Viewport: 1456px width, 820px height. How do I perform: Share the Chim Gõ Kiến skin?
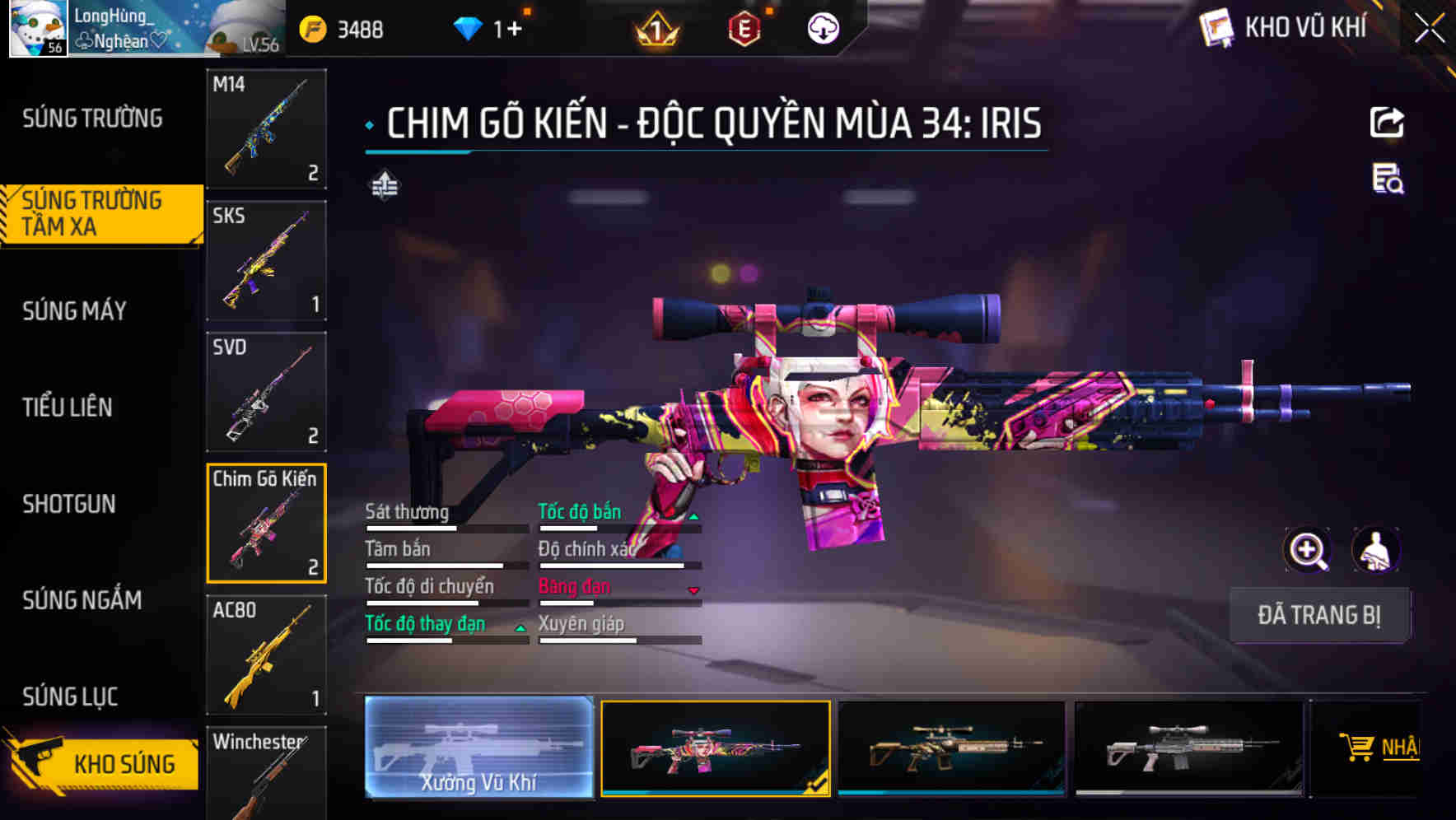tap(1388, 122)
